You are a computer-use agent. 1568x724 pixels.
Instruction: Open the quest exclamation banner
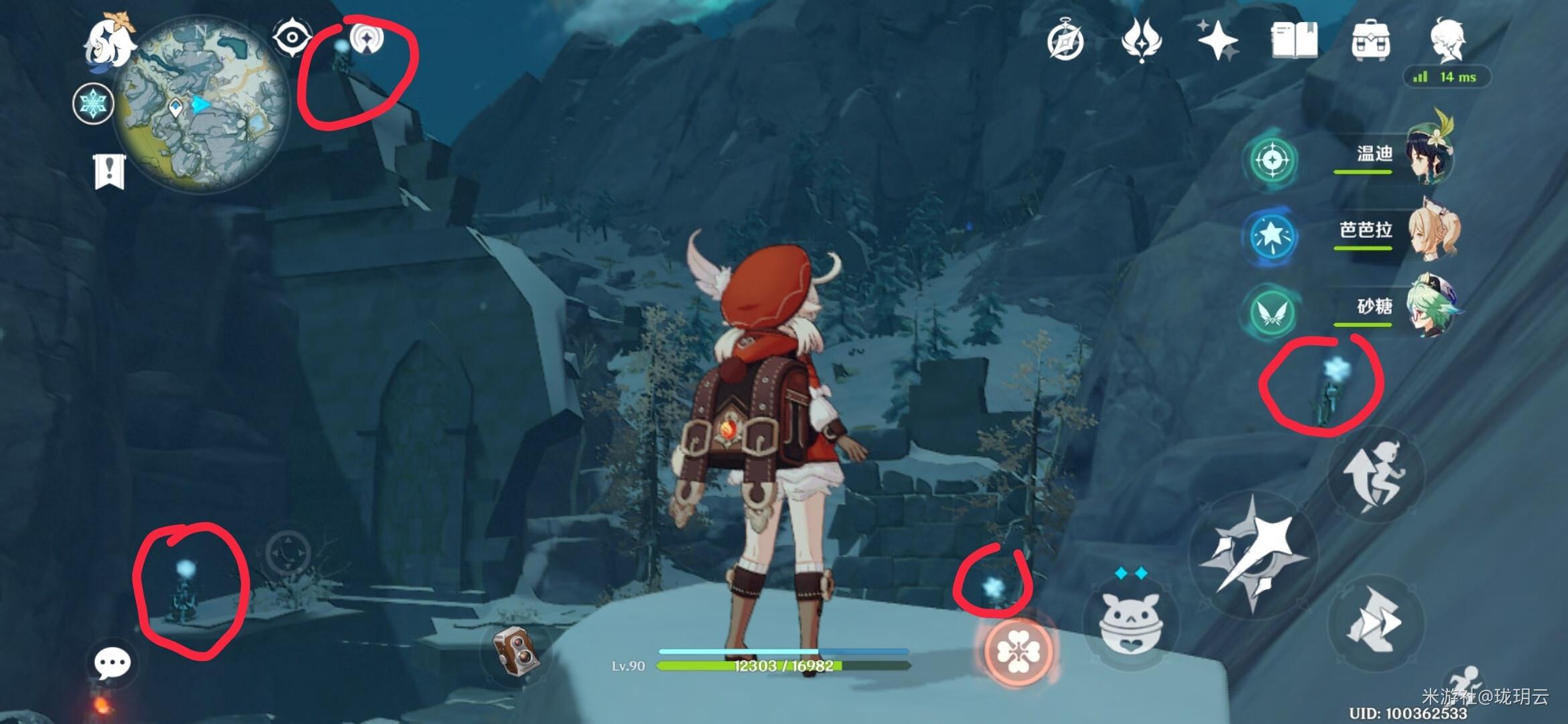pyautogui.click(x=109, y=171)
